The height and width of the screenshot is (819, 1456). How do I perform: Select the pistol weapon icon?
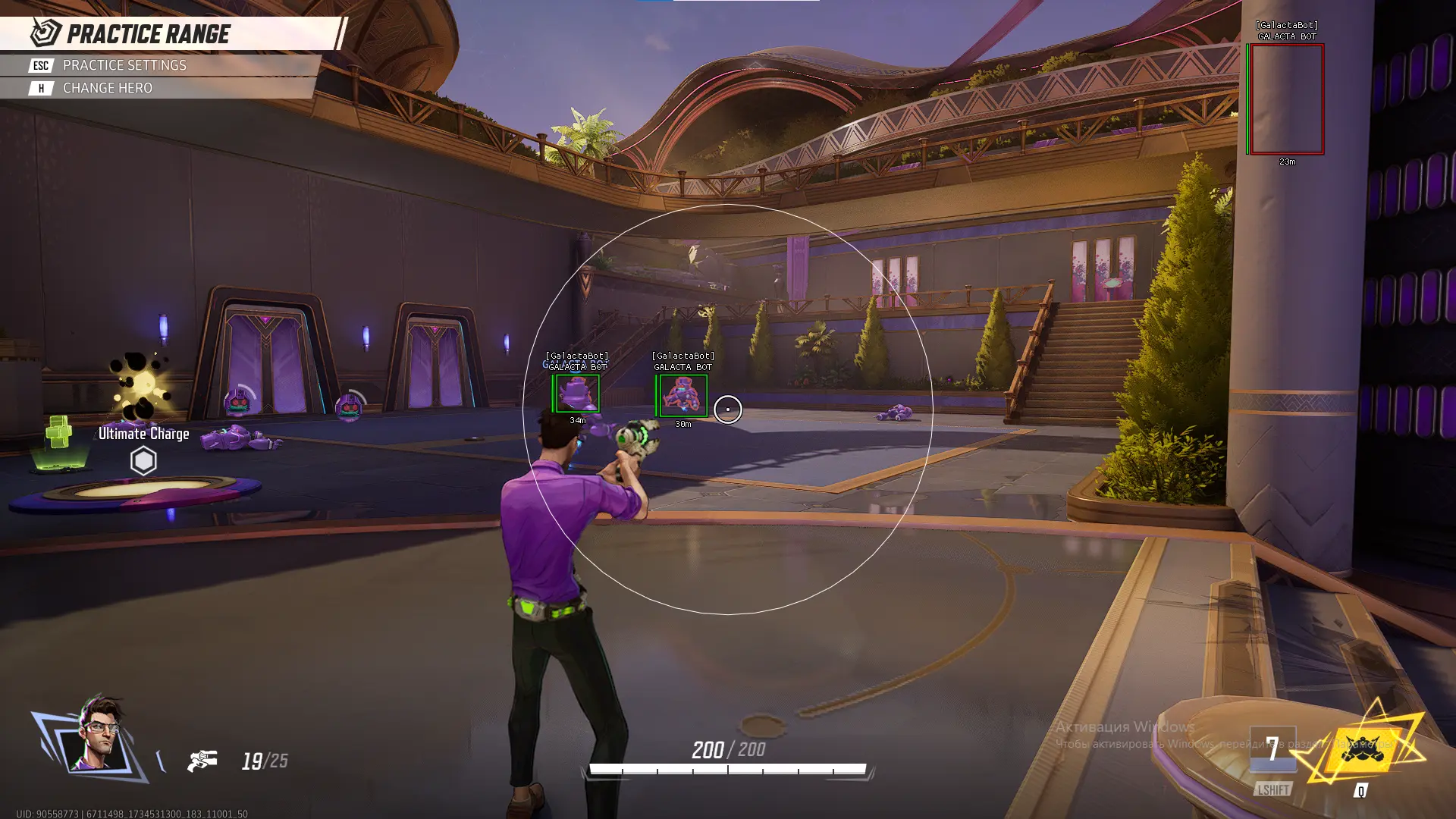click(202, 760)
